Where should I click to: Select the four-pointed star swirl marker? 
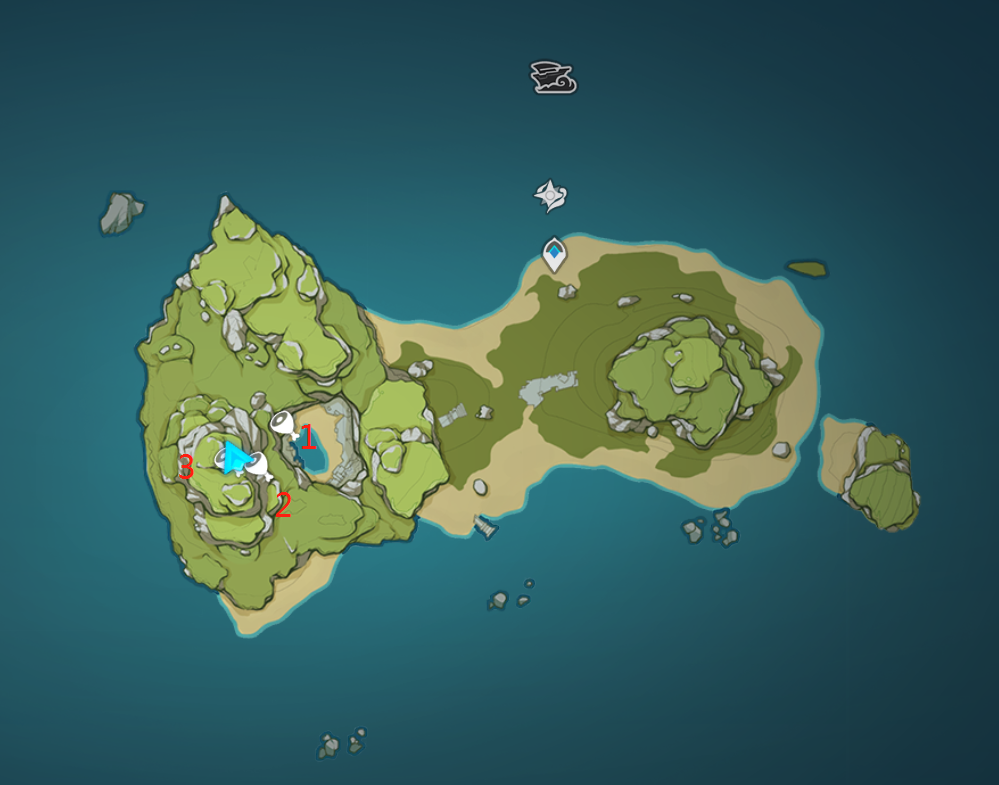click(550, 196)
